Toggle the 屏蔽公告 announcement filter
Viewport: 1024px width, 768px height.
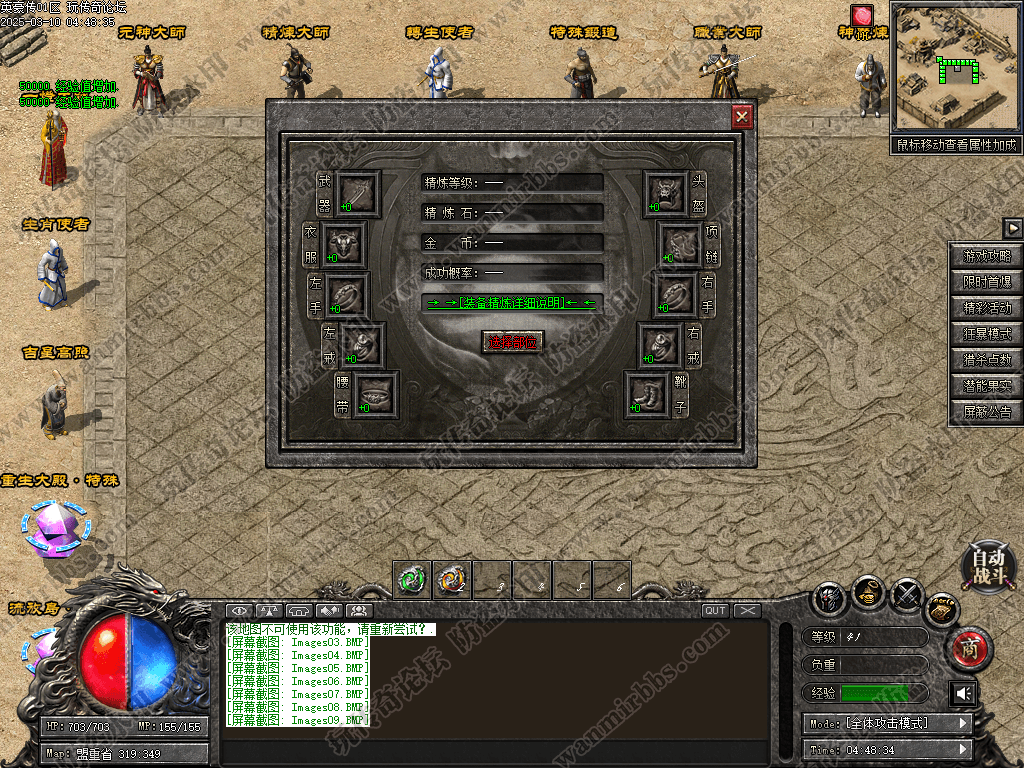(x=987, y=411)
